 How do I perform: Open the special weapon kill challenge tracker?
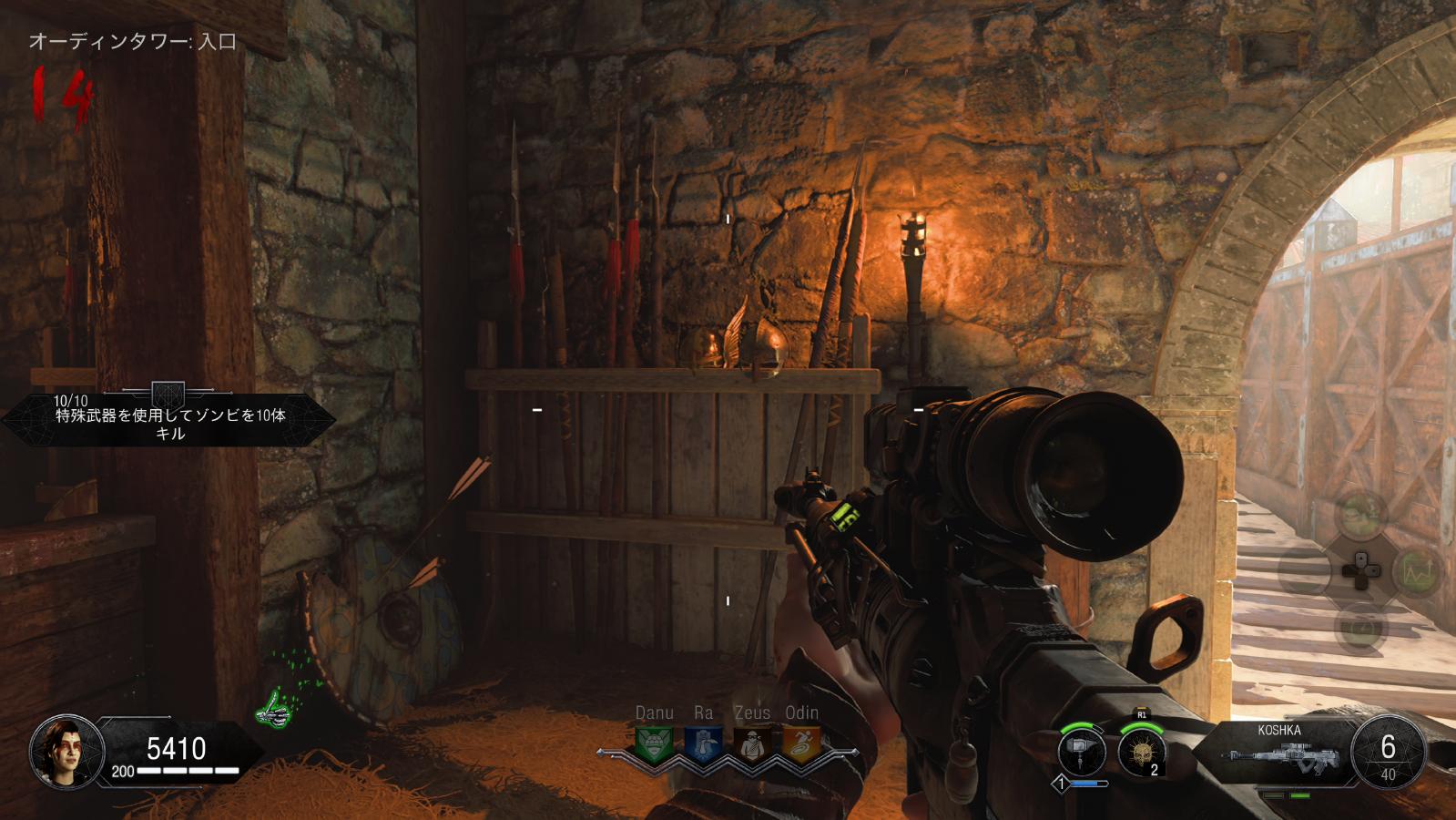(168, 419)
